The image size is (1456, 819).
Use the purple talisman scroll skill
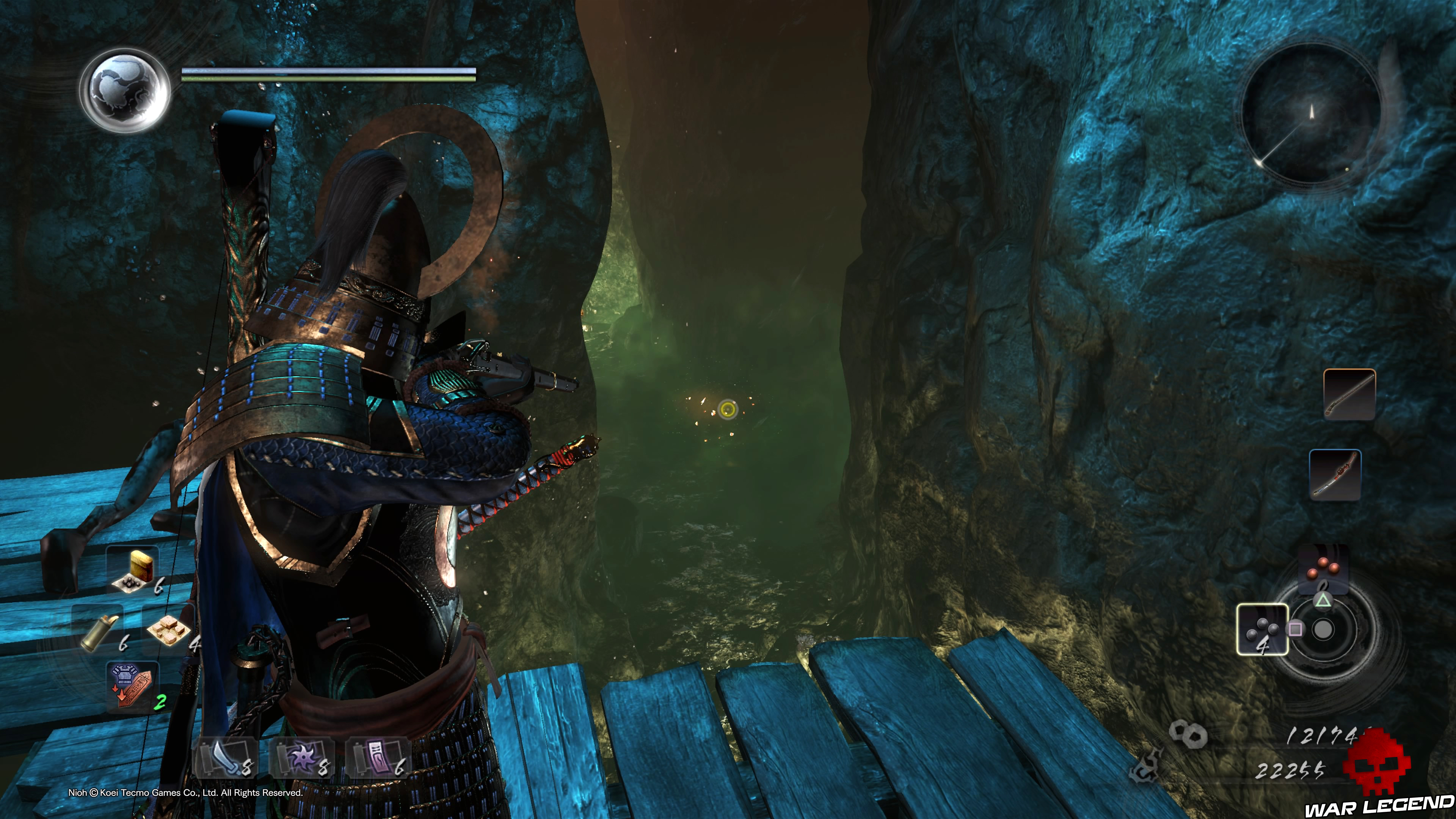[x=378, y=758]
